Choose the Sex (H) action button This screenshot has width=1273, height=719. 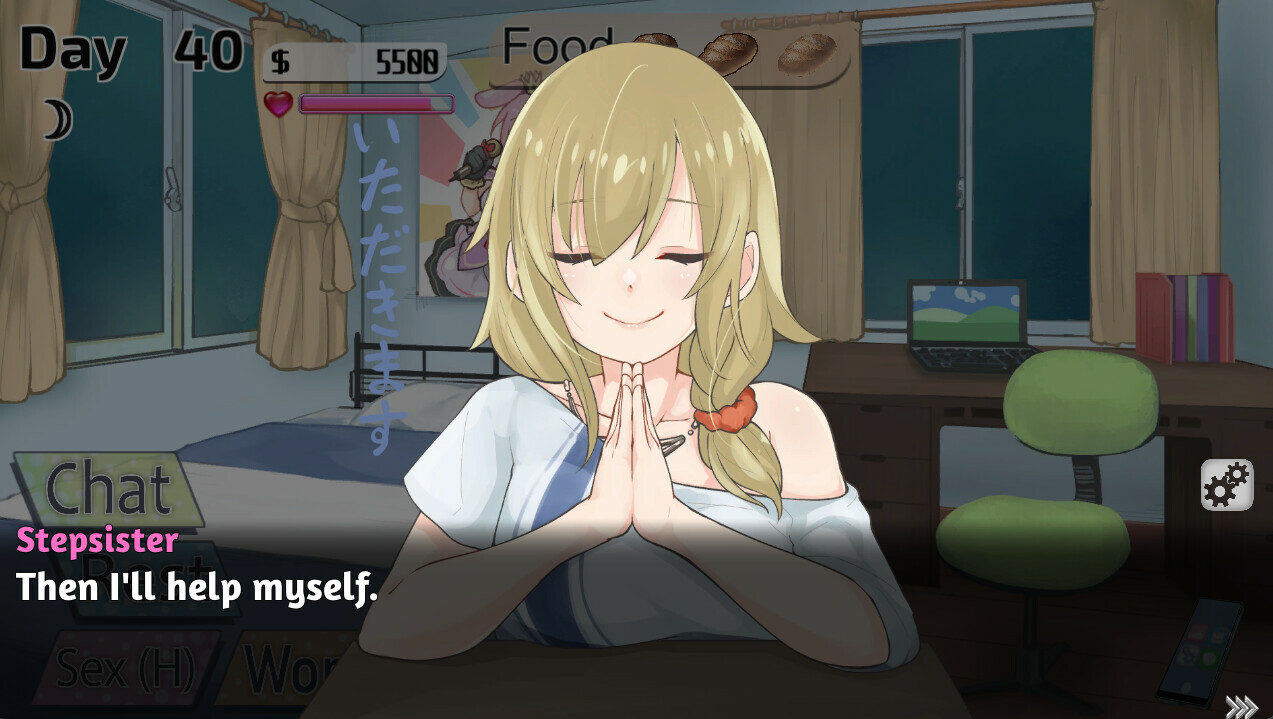(126, 667)
